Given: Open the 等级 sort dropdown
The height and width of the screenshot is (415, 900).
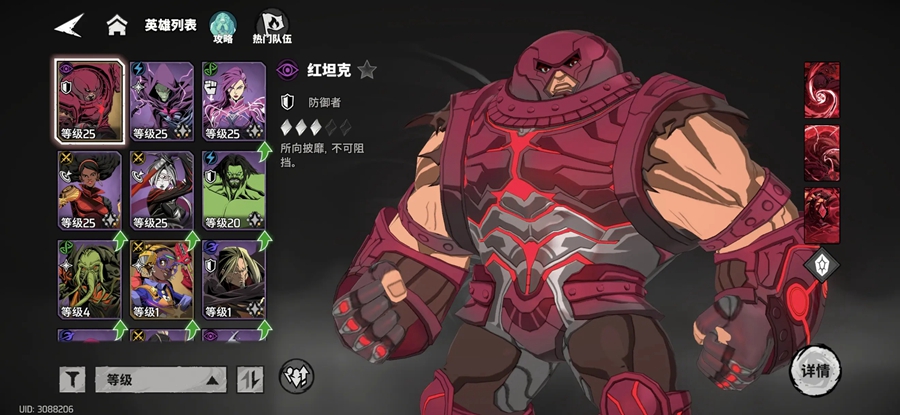Looking at the screenshot, I should [x=160, y=379].
